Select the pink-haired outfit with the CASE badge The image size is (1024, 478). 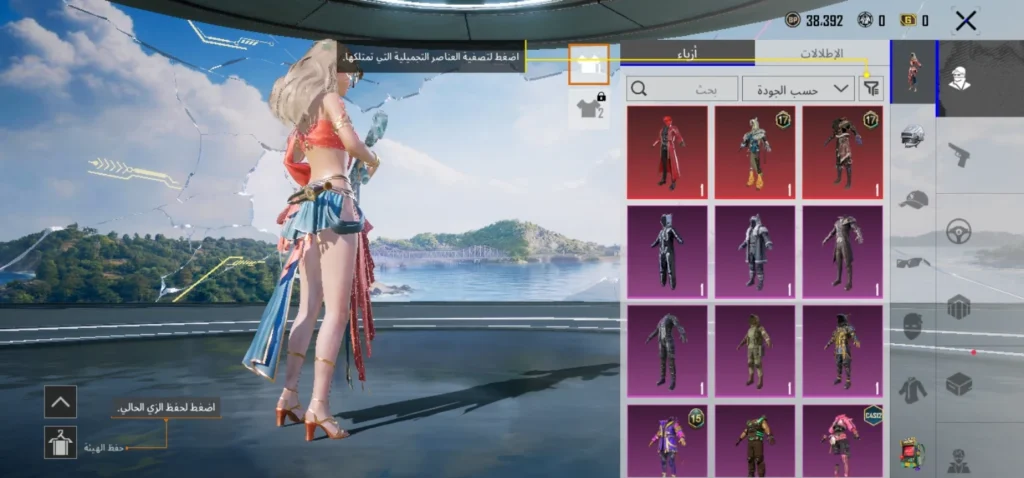point(843,440)
